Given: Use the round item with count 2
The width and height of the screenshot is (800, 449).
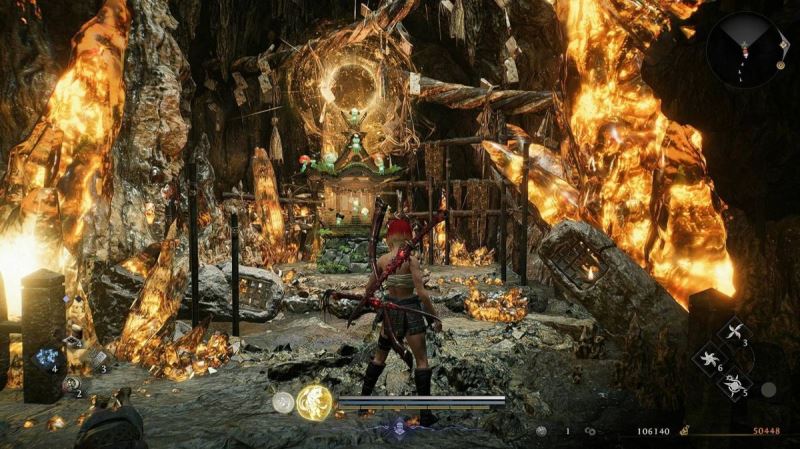Looking at the screenshot, I should [71, 384].
